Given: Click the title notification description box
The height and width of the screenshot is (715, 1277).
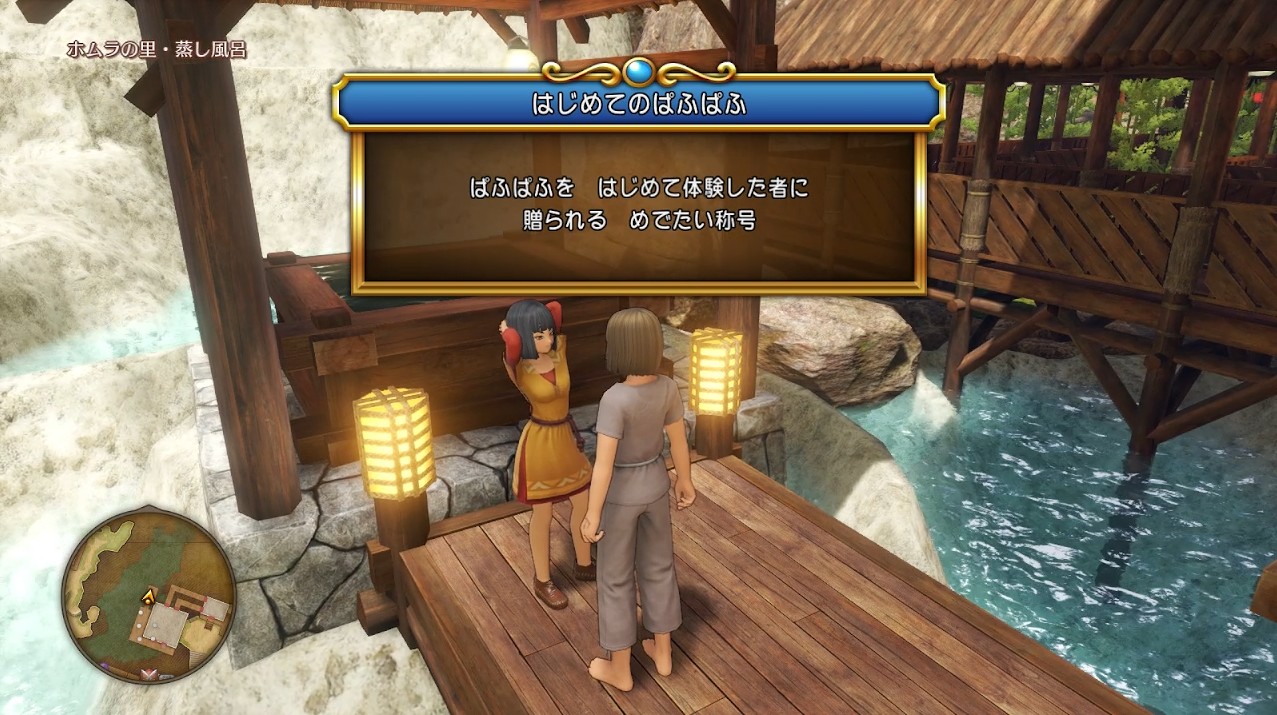Looking at the screenshot, I should click(x=638, y=209).
